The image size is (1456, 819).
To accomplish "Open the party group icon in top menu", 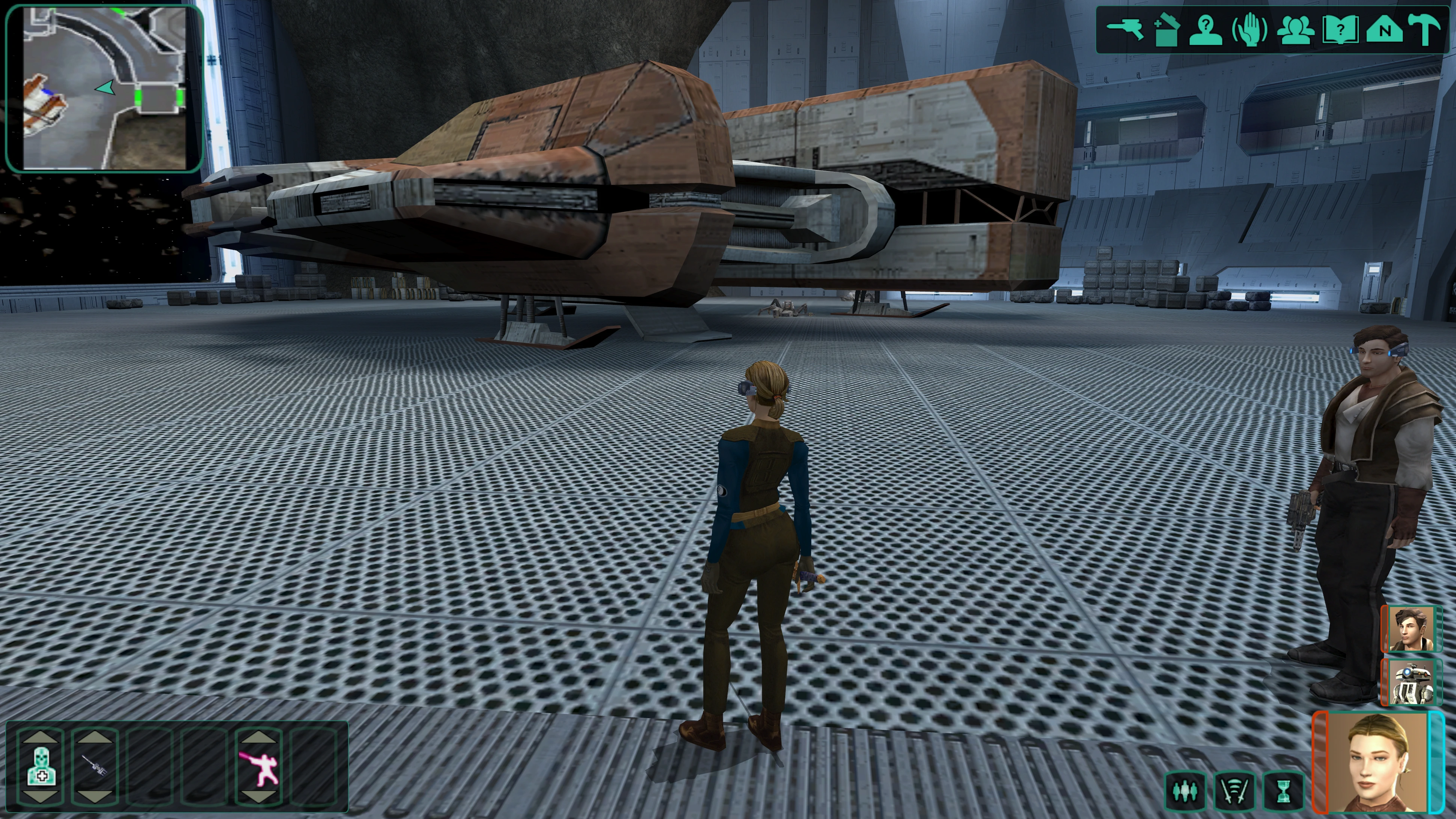I will [x=1295, y=30].
